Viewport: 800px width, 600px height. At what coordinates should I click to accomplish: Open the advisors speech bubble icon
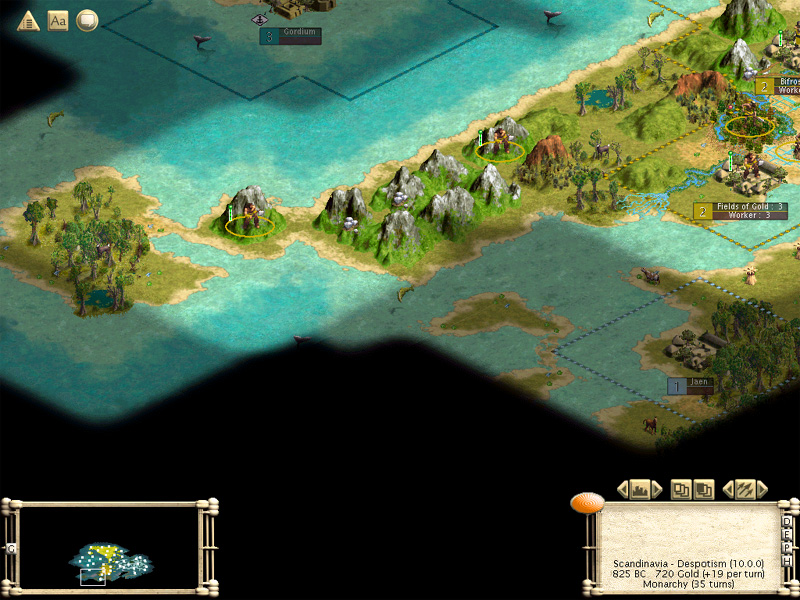tap(87, 20)
